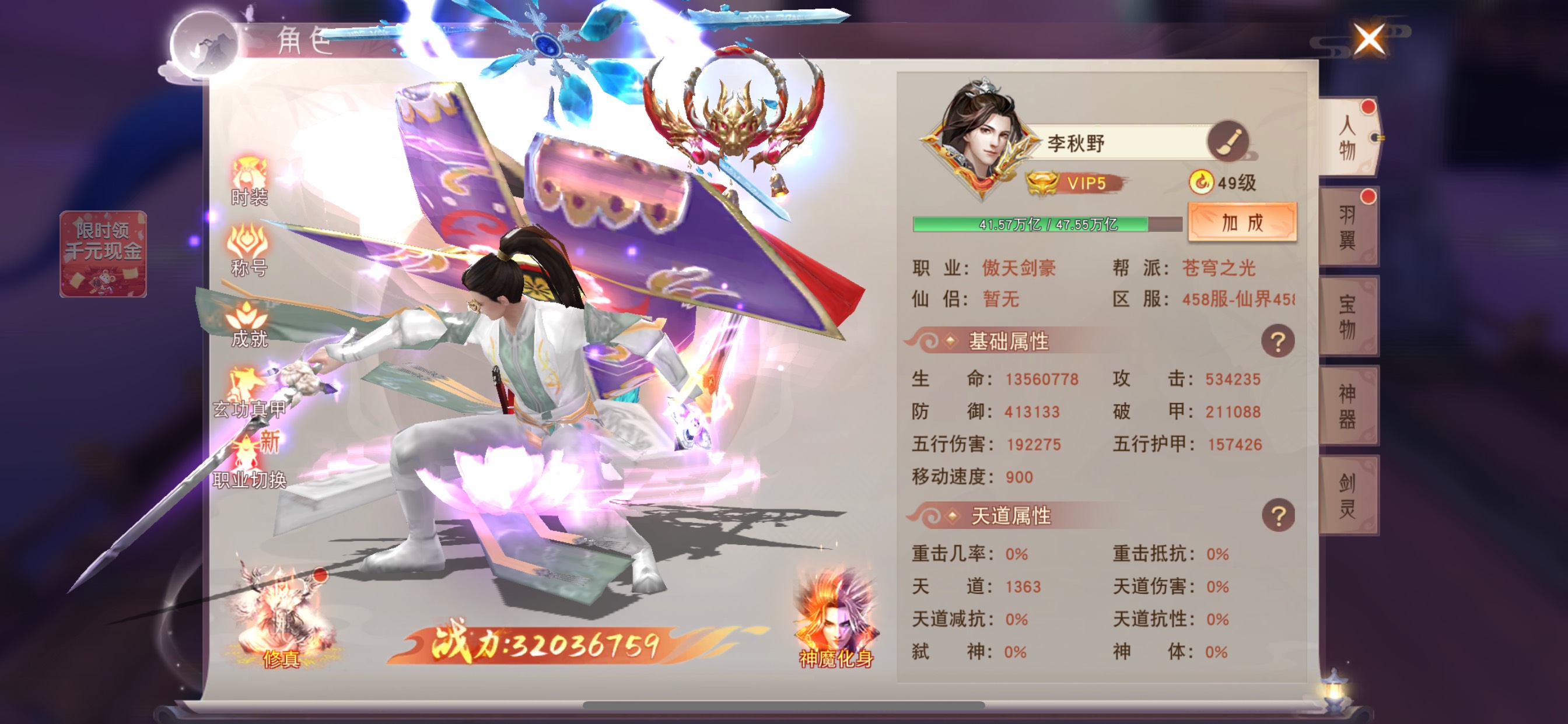Select the 宝物 treasure tab
This screenshot has width=1568, height=724.
tap(1347, 317)
